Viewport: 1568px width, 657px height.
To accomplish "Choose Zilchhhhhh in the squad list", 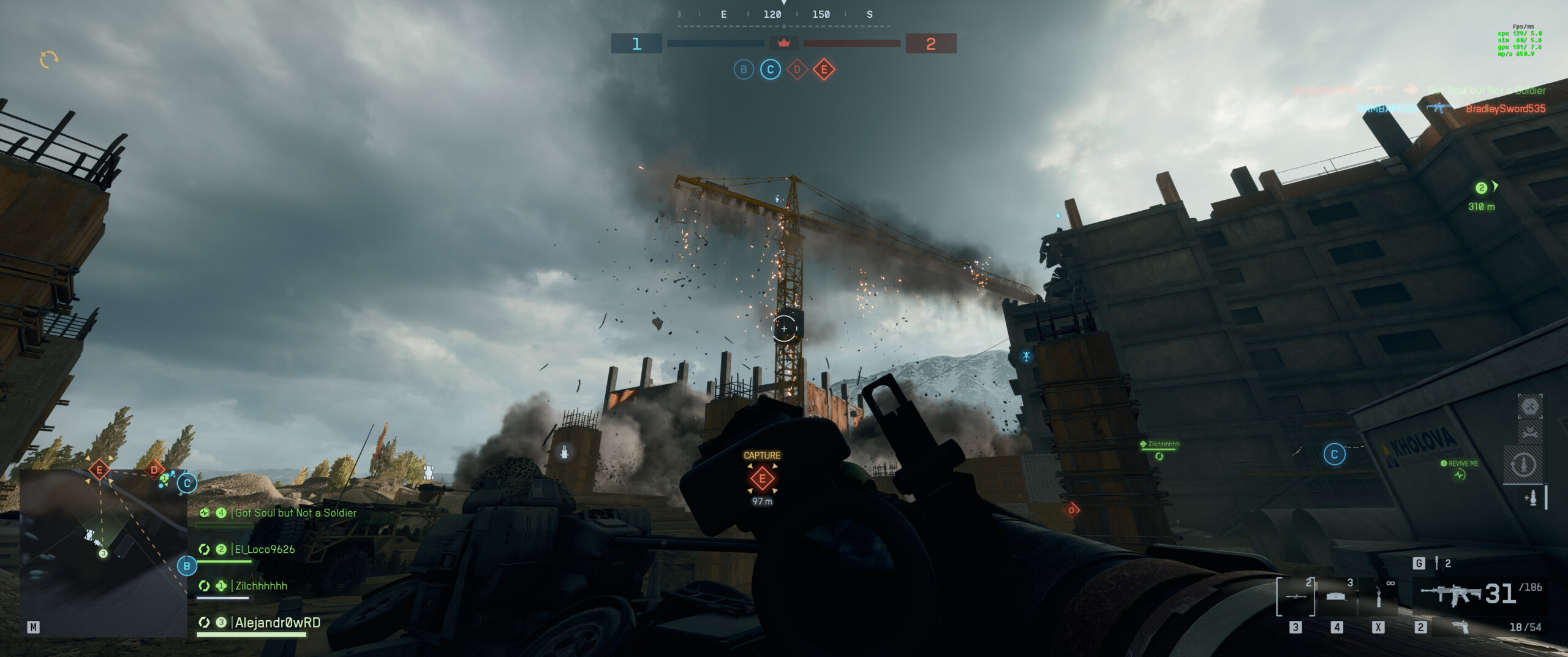I will 261,586.
